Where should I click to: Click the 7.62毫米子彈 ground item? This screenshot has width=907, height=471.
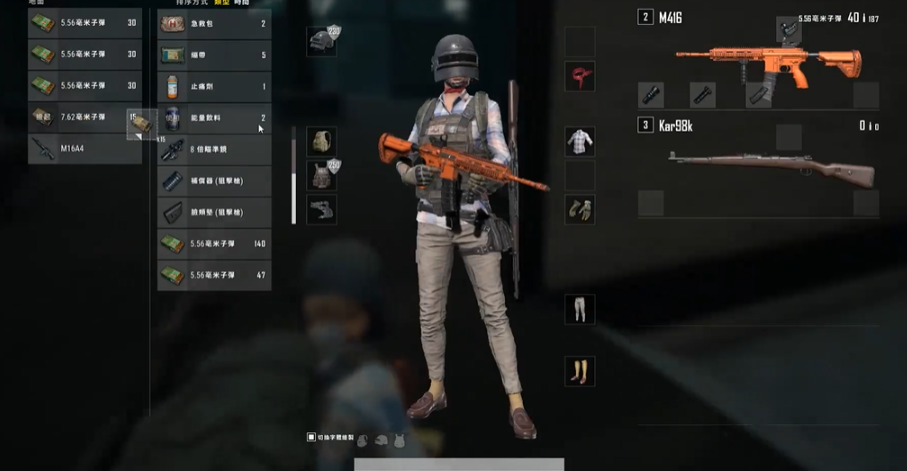point(84,117)
